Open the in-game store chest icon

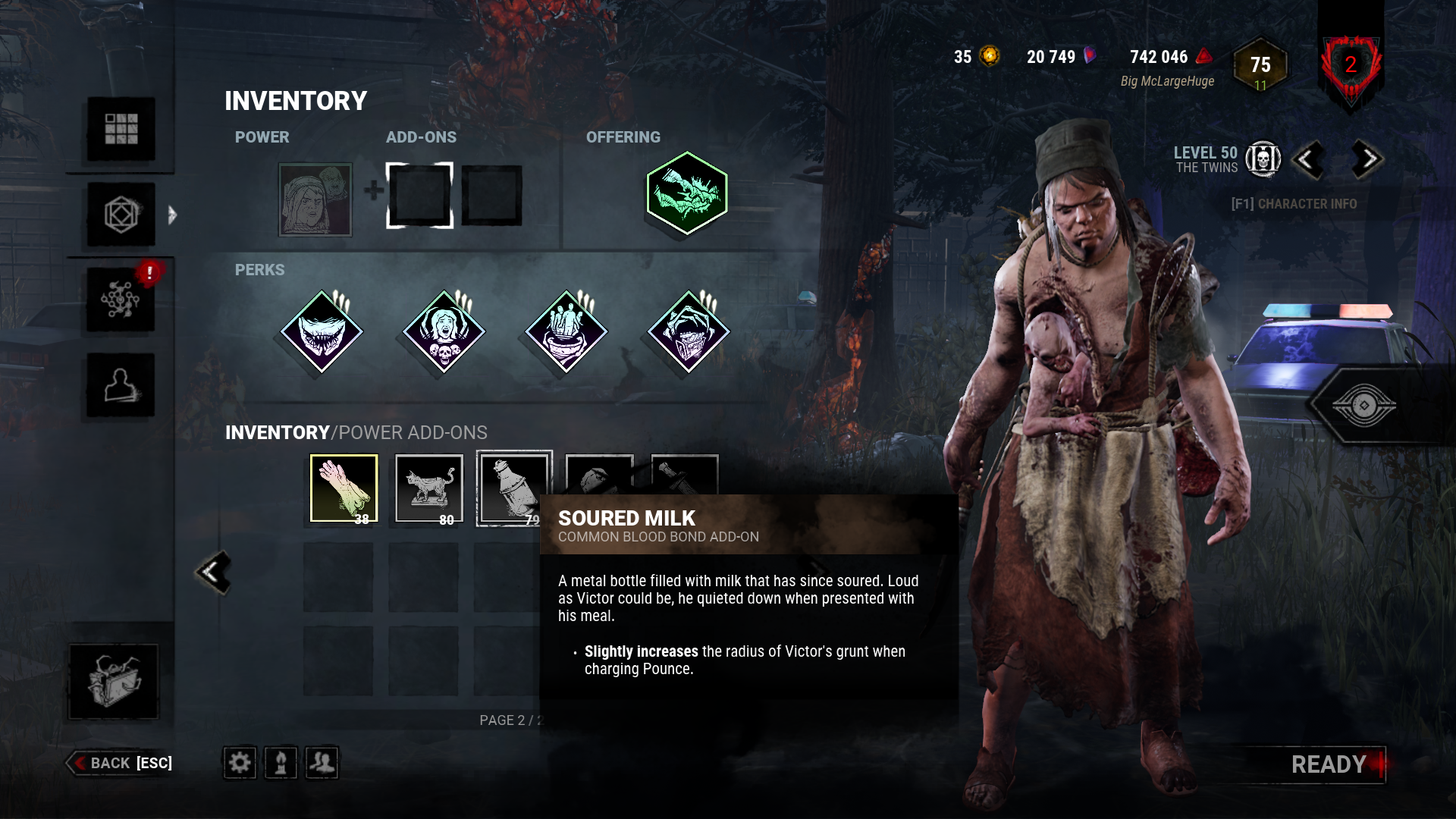[x=112, y=681]
